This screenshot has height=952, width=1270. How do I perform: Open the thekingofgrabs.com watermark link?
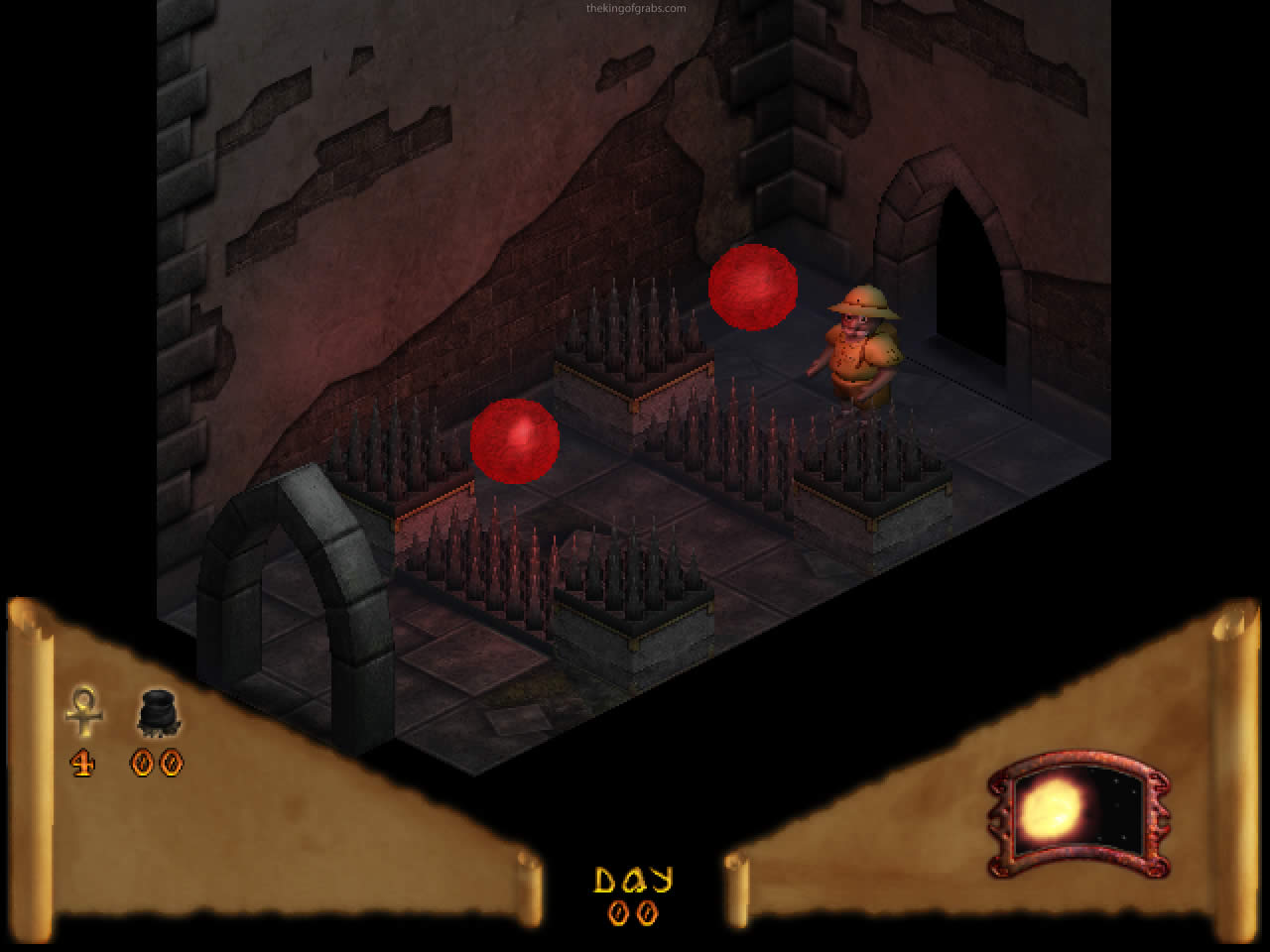(635, 7)
